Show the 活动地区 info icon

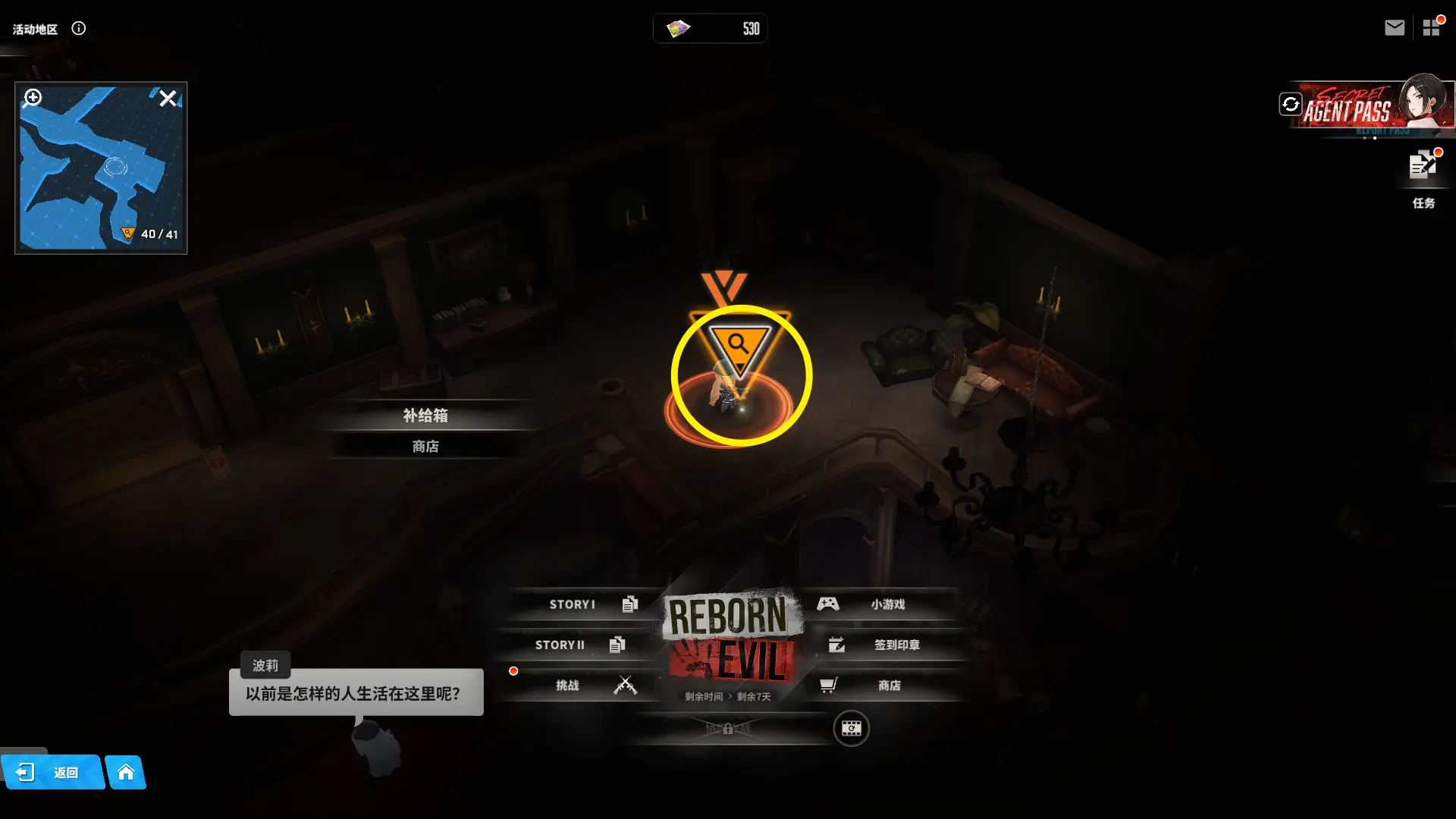pyautogui.click(x=79, y=29)
